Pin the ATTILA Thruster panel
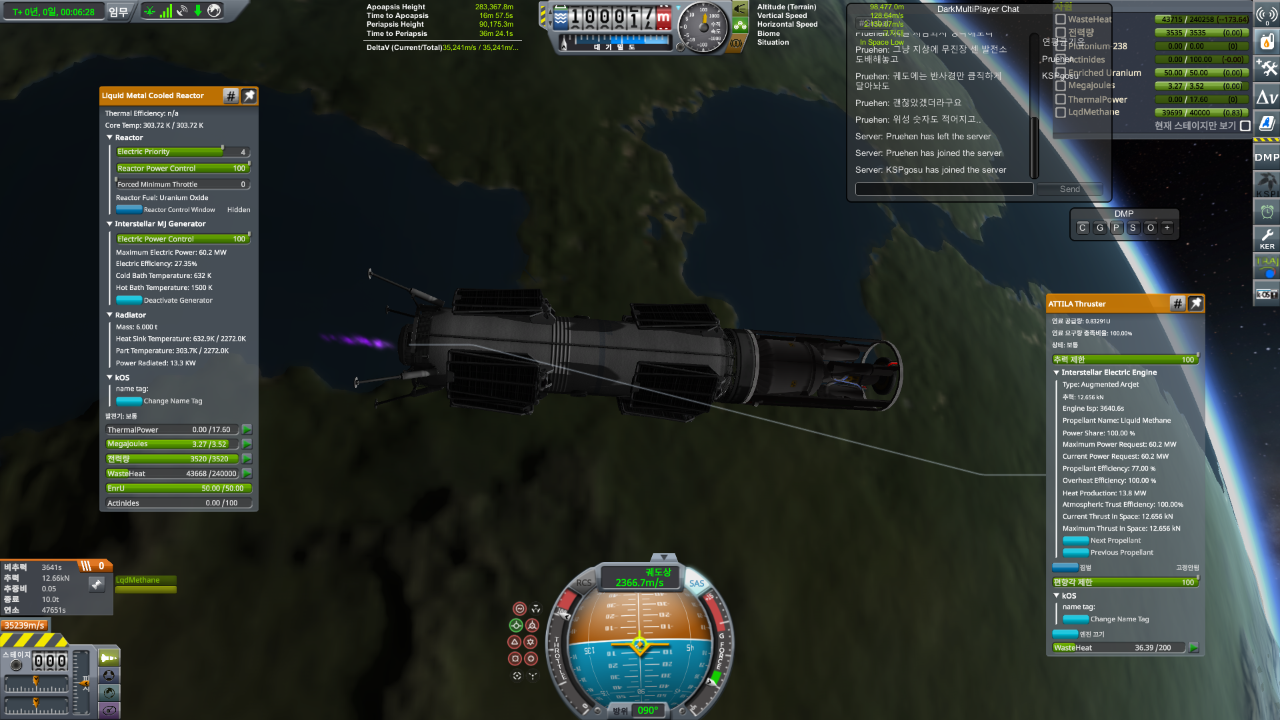1280x720 pixels. 1195,303
